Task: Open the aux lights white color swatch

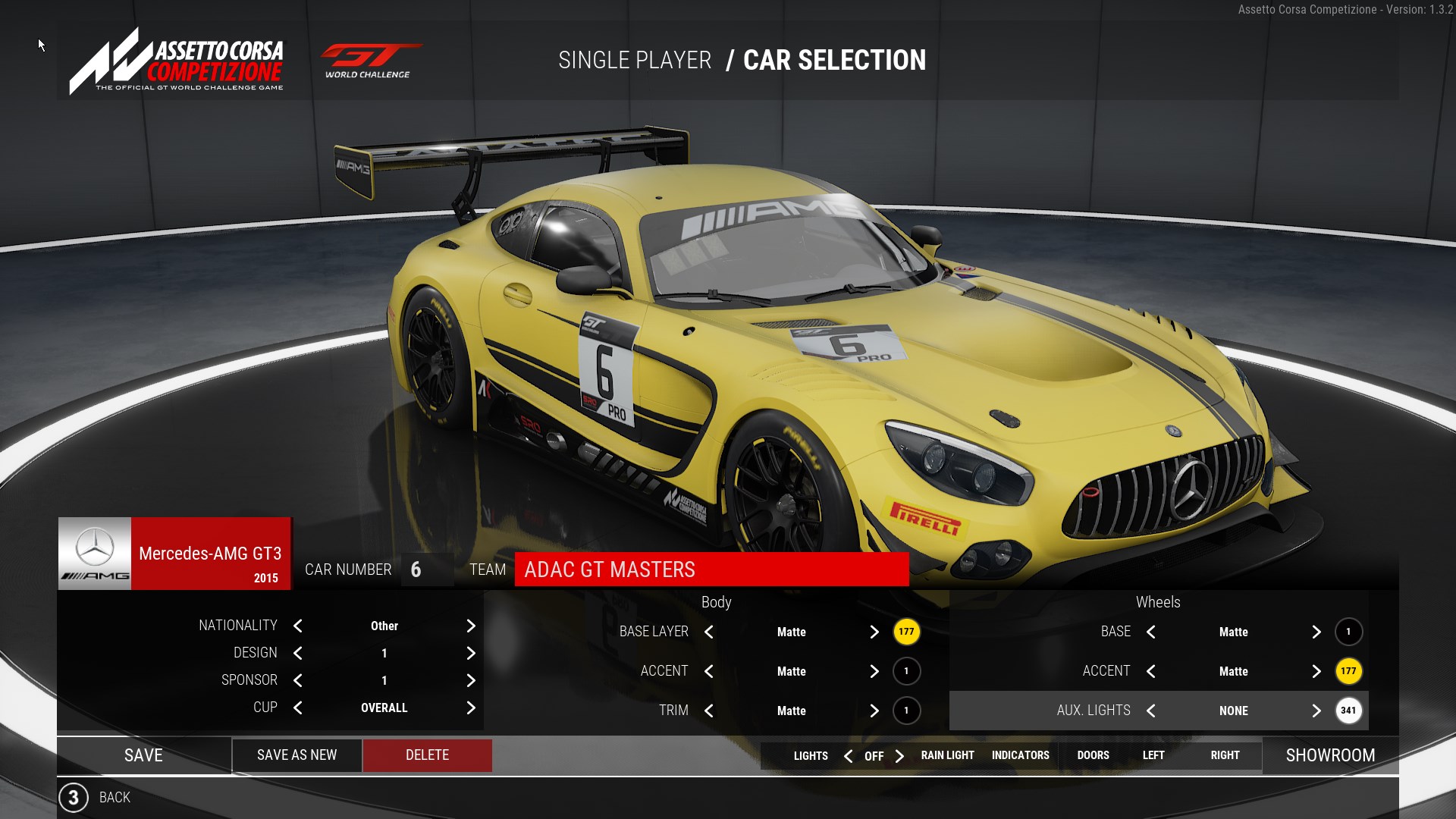Action: [x=1348, y=711]
